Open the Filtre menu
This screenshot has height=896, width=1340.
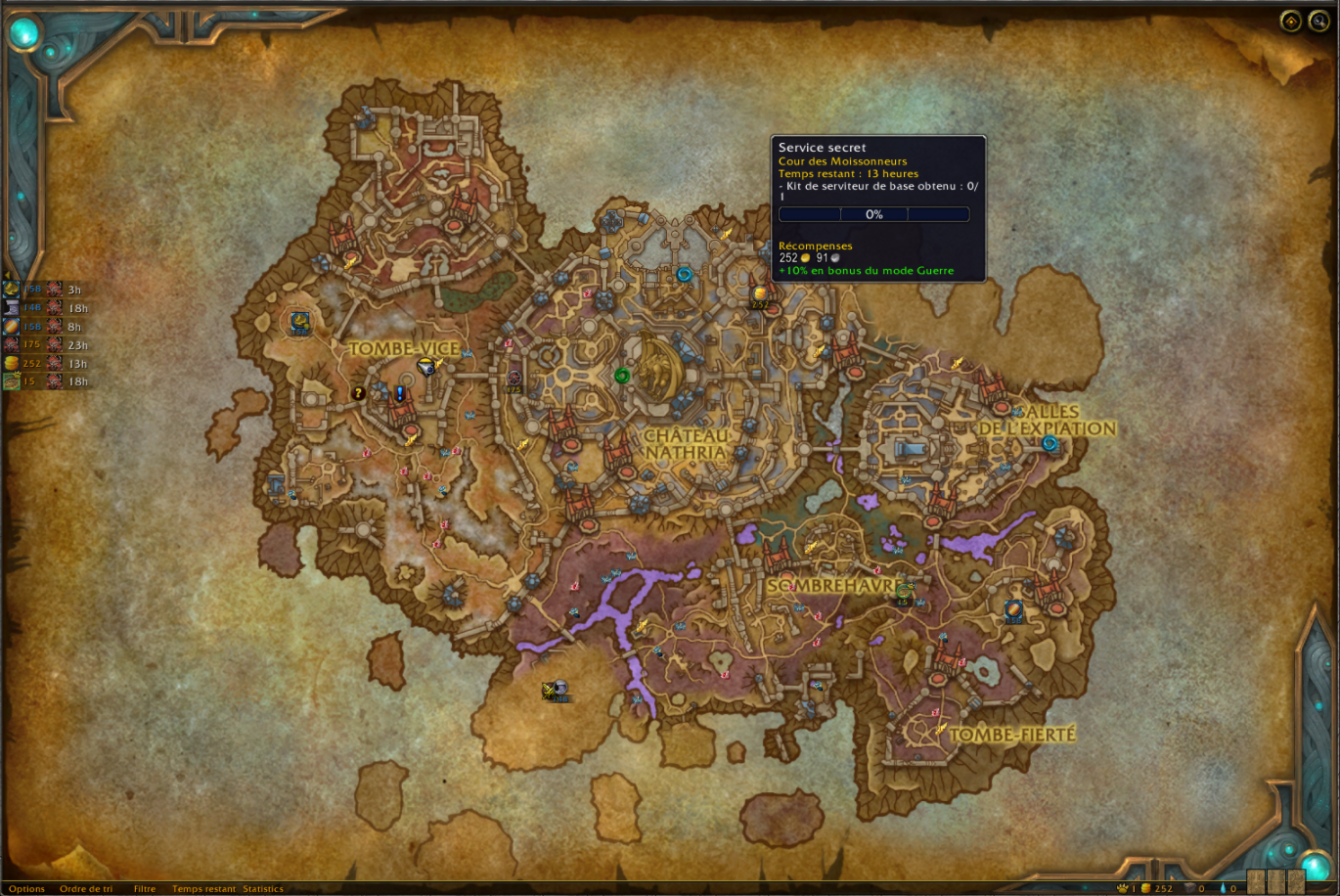[145, 888]
